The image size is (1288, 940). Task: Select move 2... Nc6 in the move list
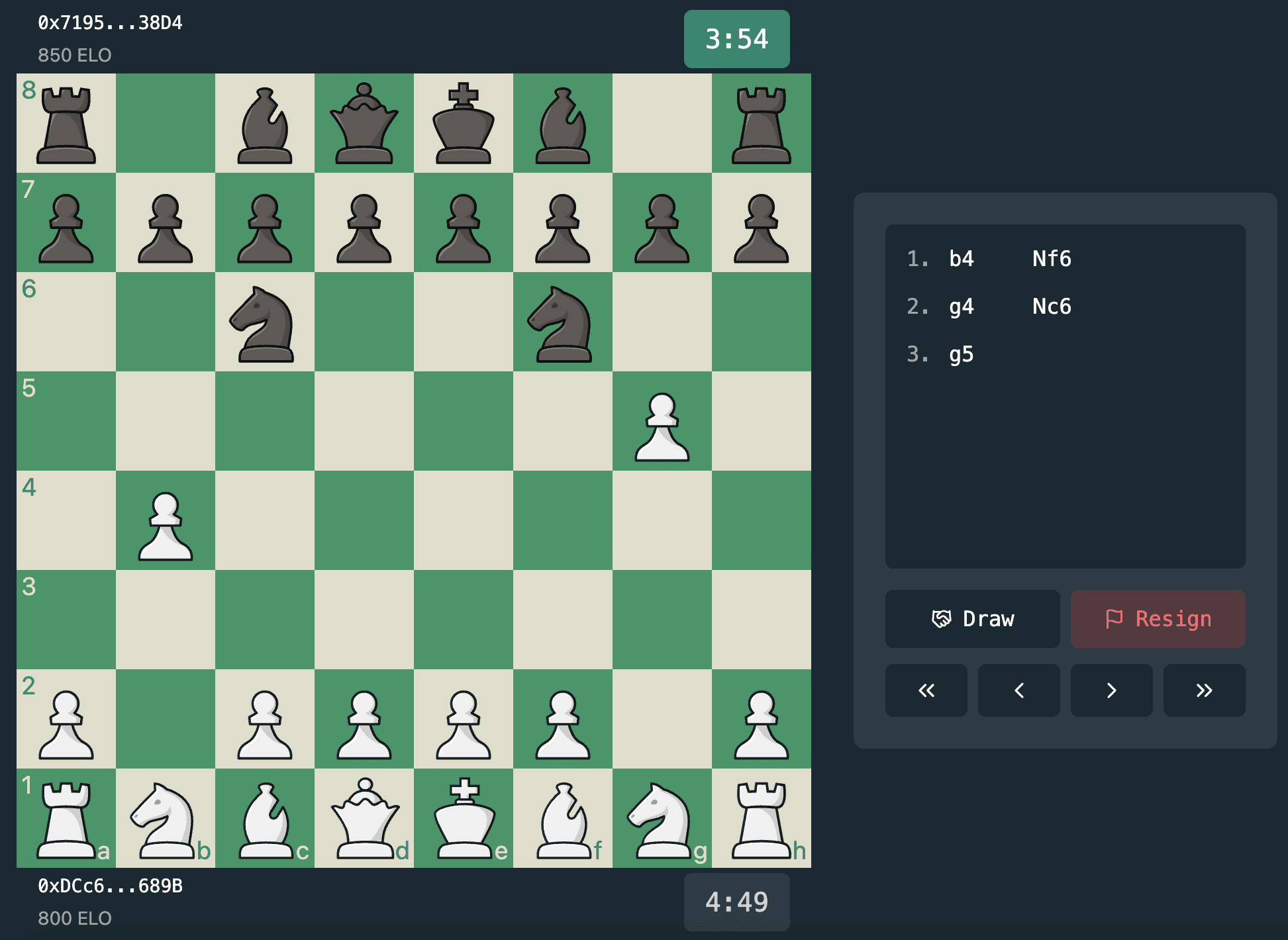pos(1052,306)
